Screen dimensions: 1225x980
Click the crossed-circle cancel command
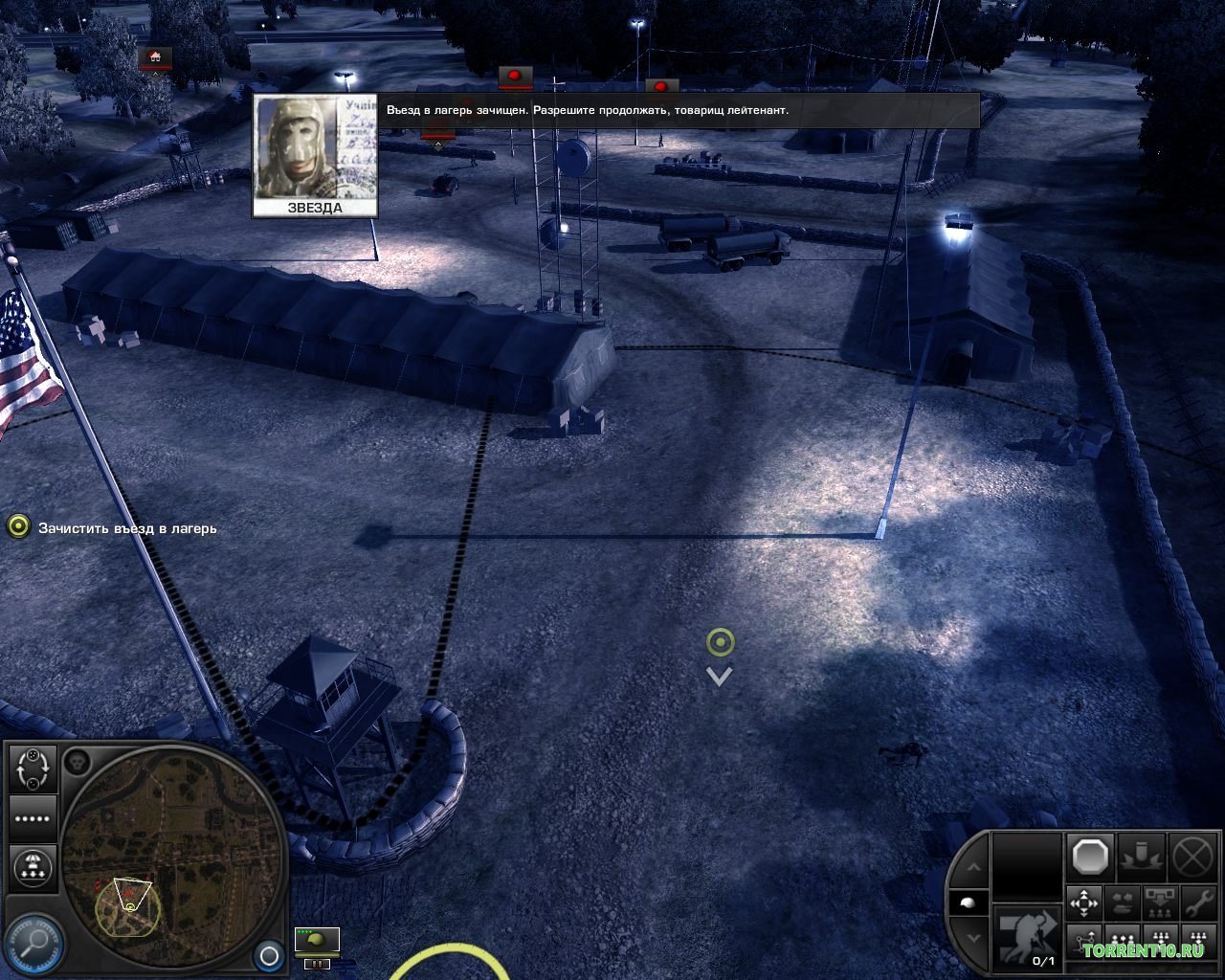click(1193, 856)
